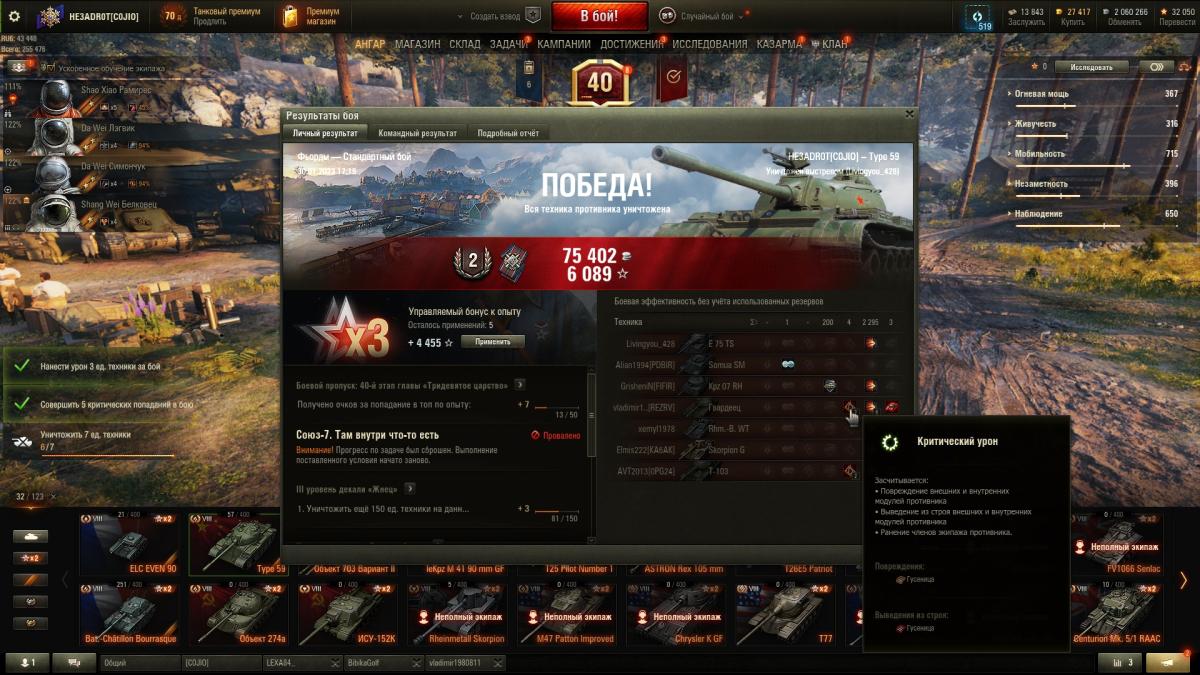Open the Общий chat channel tab
1200x675 pixels.
[138, 663]
